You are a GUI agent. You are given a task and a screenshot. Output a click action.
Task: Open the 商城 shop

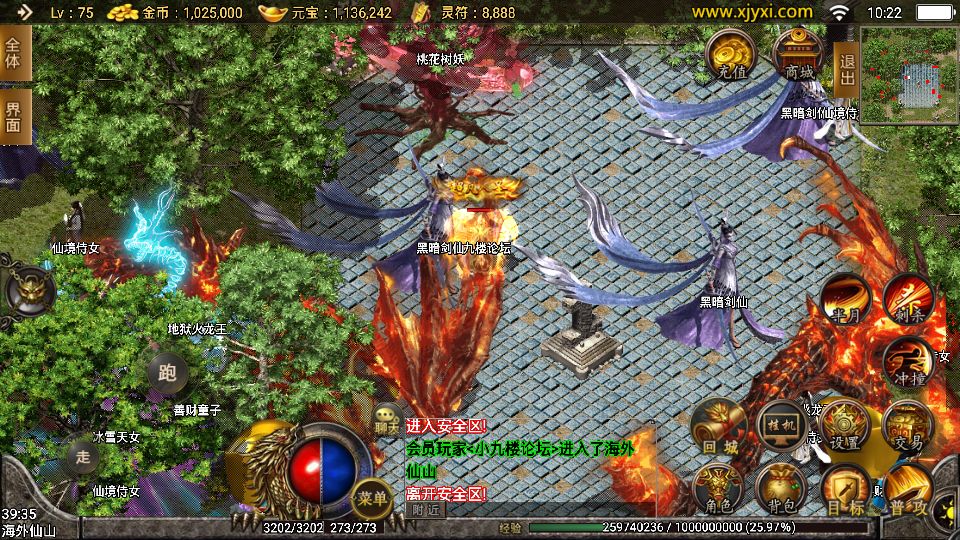coord(798,54)
